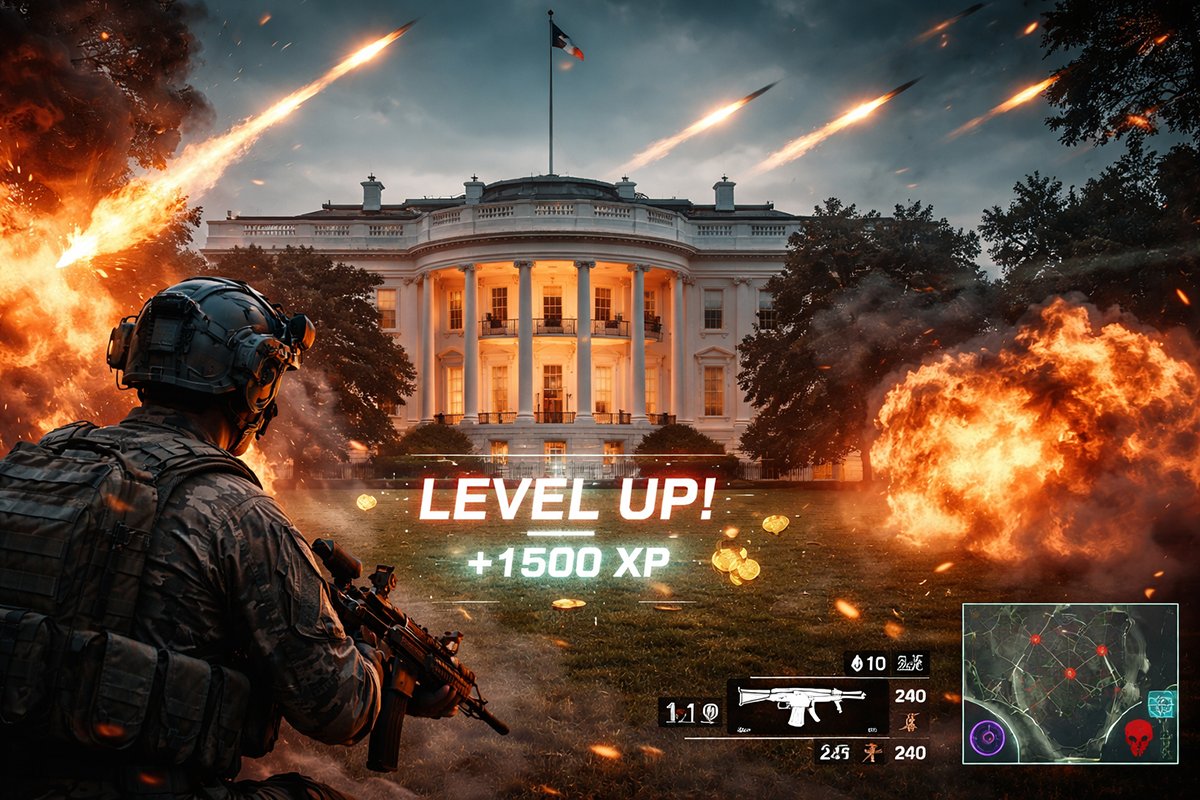Click the red skull icon on minimap

pos(1137,738)
